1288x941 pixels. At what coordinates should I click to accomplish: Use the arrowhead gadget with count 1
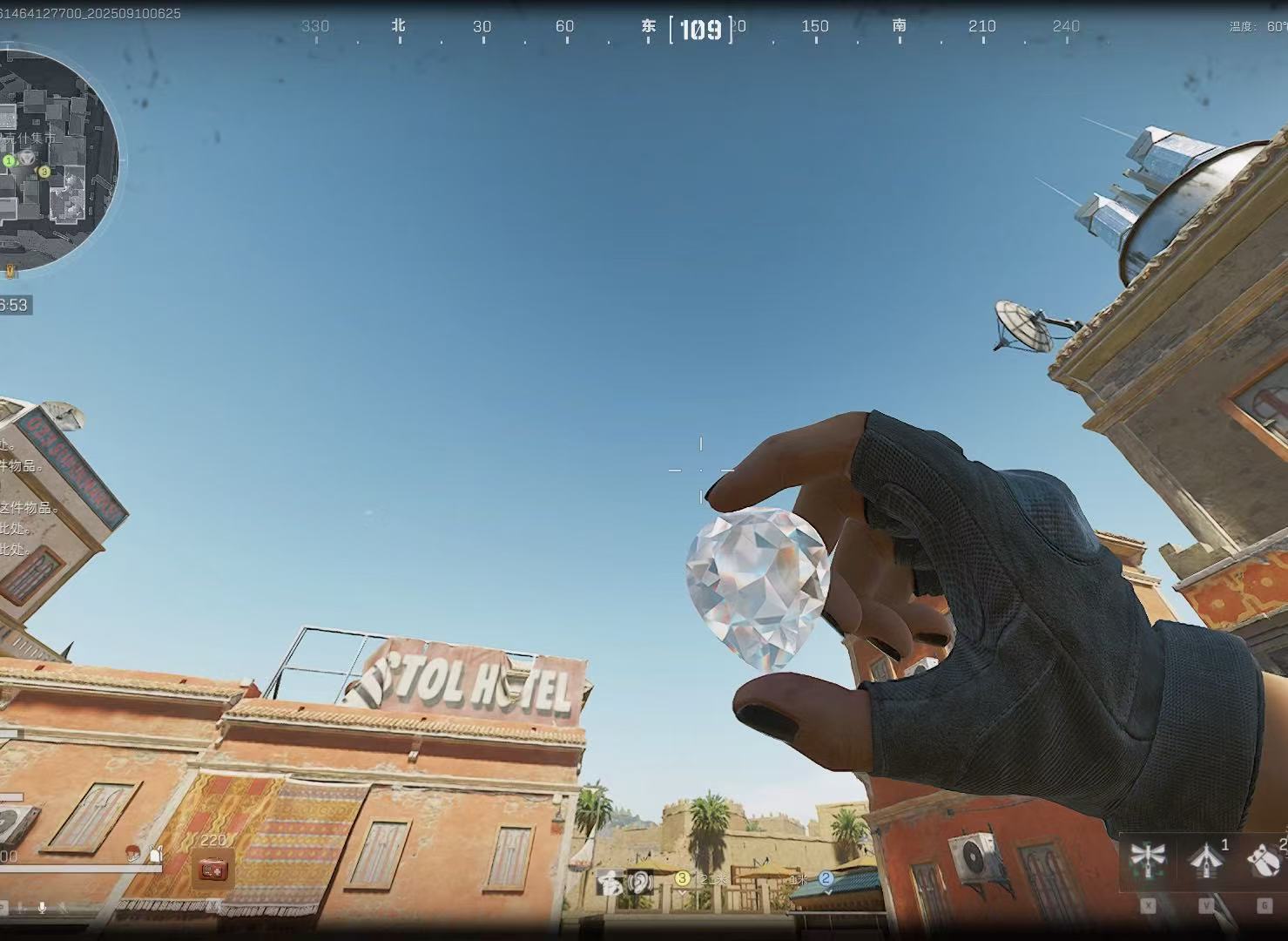(1206, 861)
